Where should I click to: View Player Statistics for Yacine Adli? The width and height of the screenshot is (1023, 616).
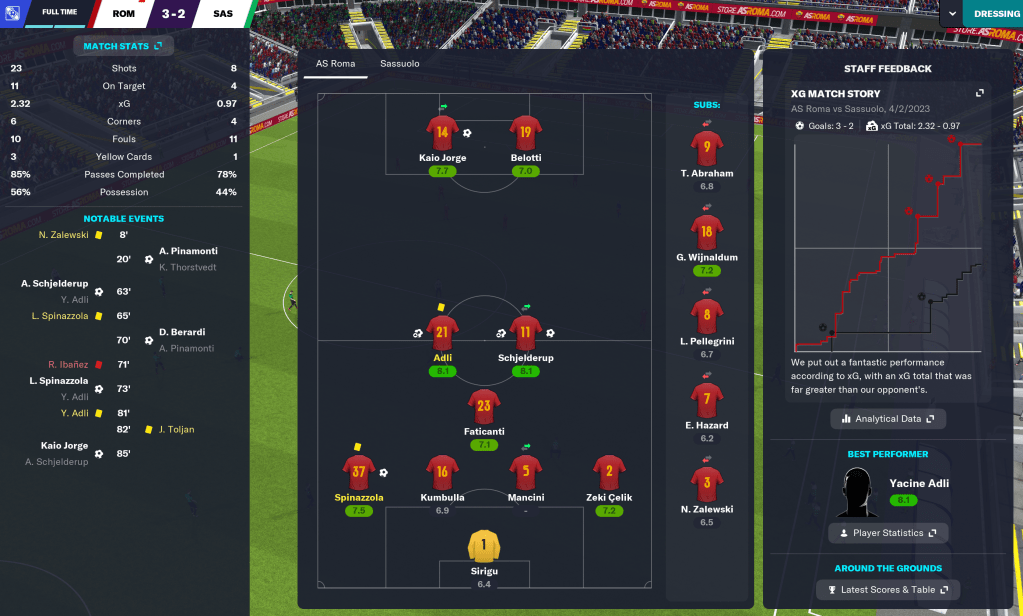click(888, 533)
